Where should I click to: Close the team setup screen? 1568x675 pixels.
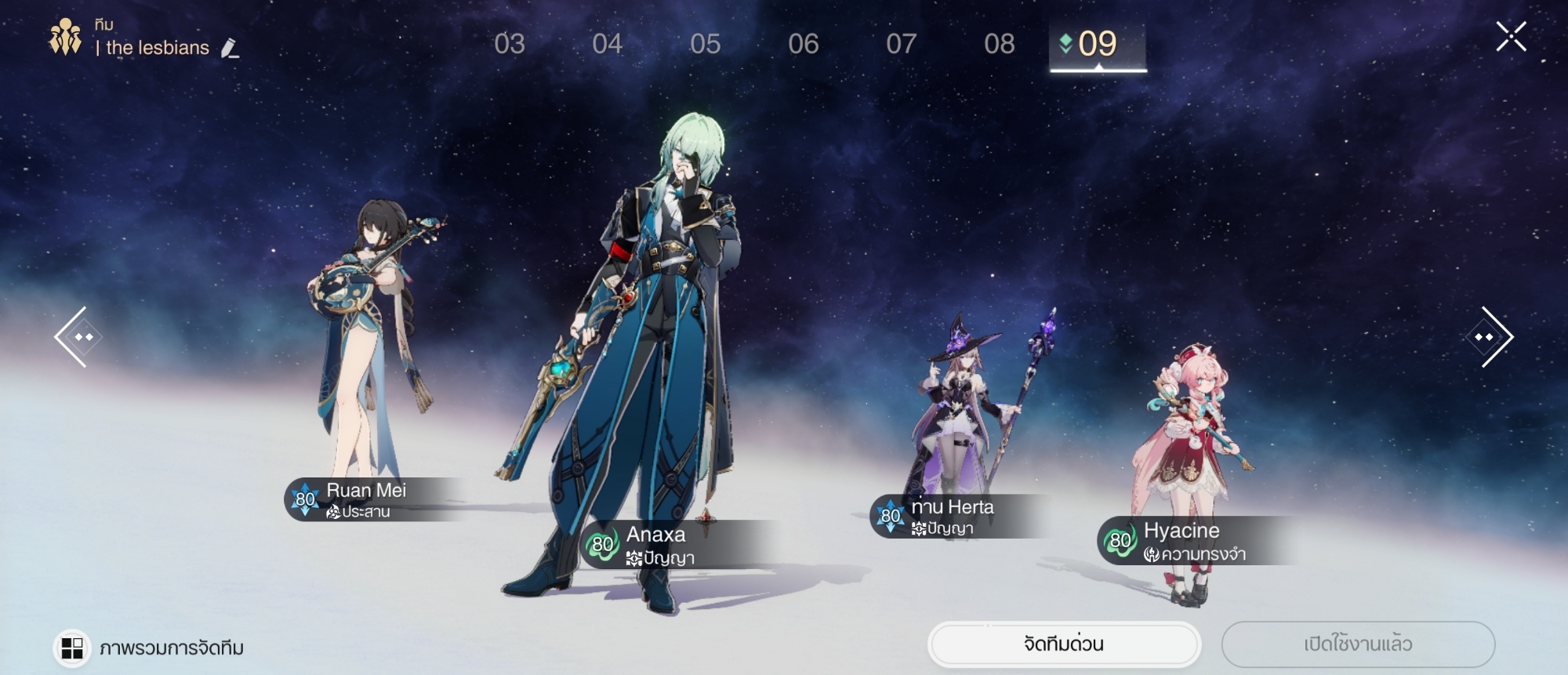[x=1511, y=37]
